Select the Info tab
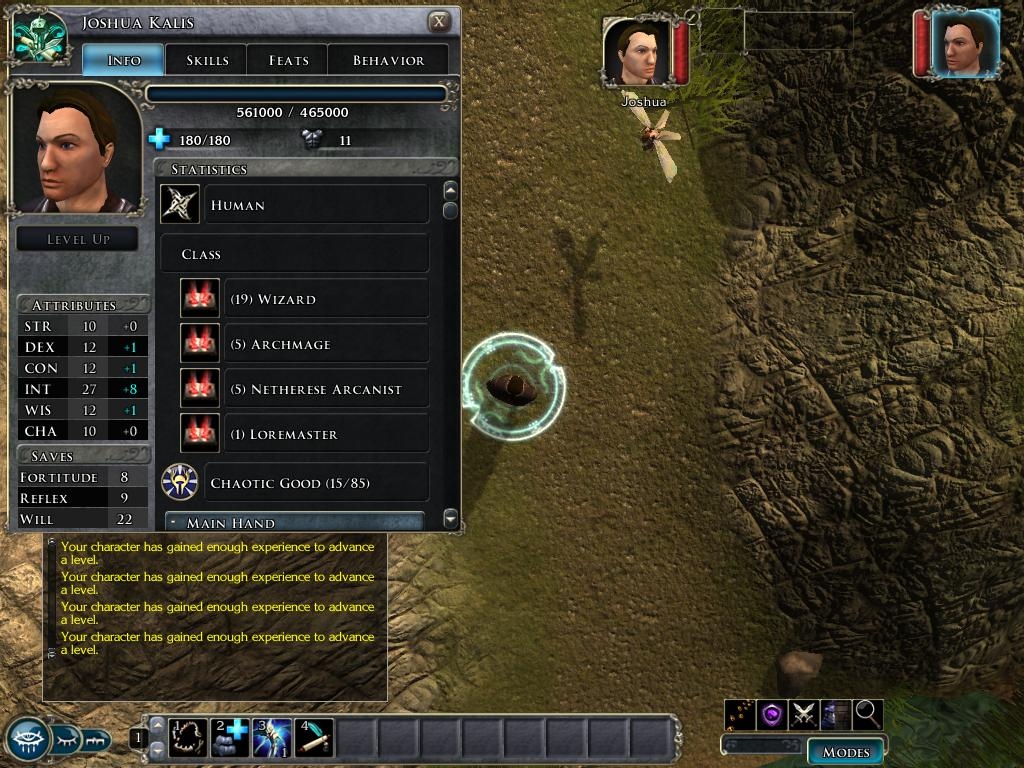Viewport: 1024px width, 768px height. [x=123, y=60]
